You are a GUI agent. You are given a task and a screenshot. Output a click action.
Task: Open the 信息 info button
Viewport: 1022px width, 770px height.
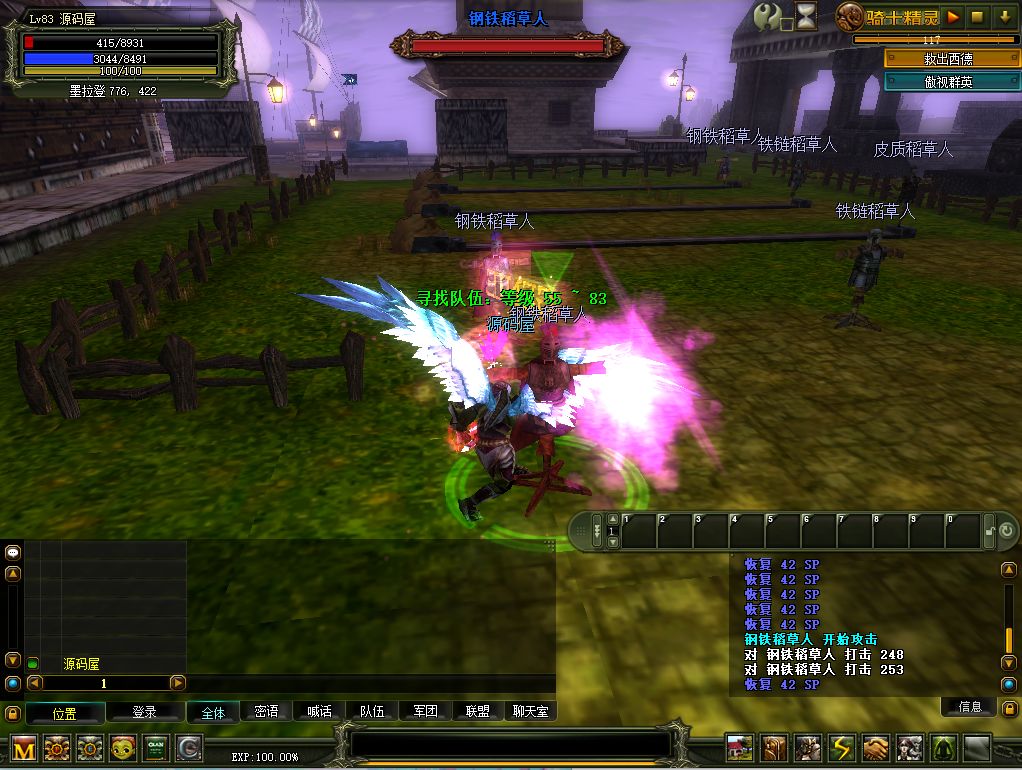(970, 707)
